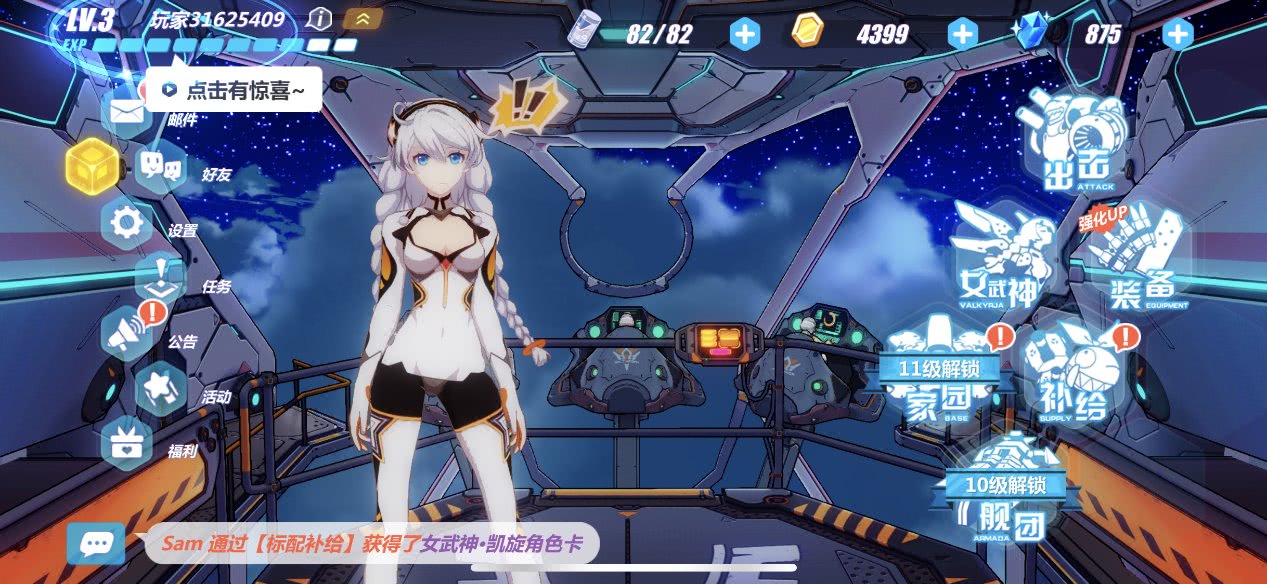Click the yellow cube icon

coord(92,166)
